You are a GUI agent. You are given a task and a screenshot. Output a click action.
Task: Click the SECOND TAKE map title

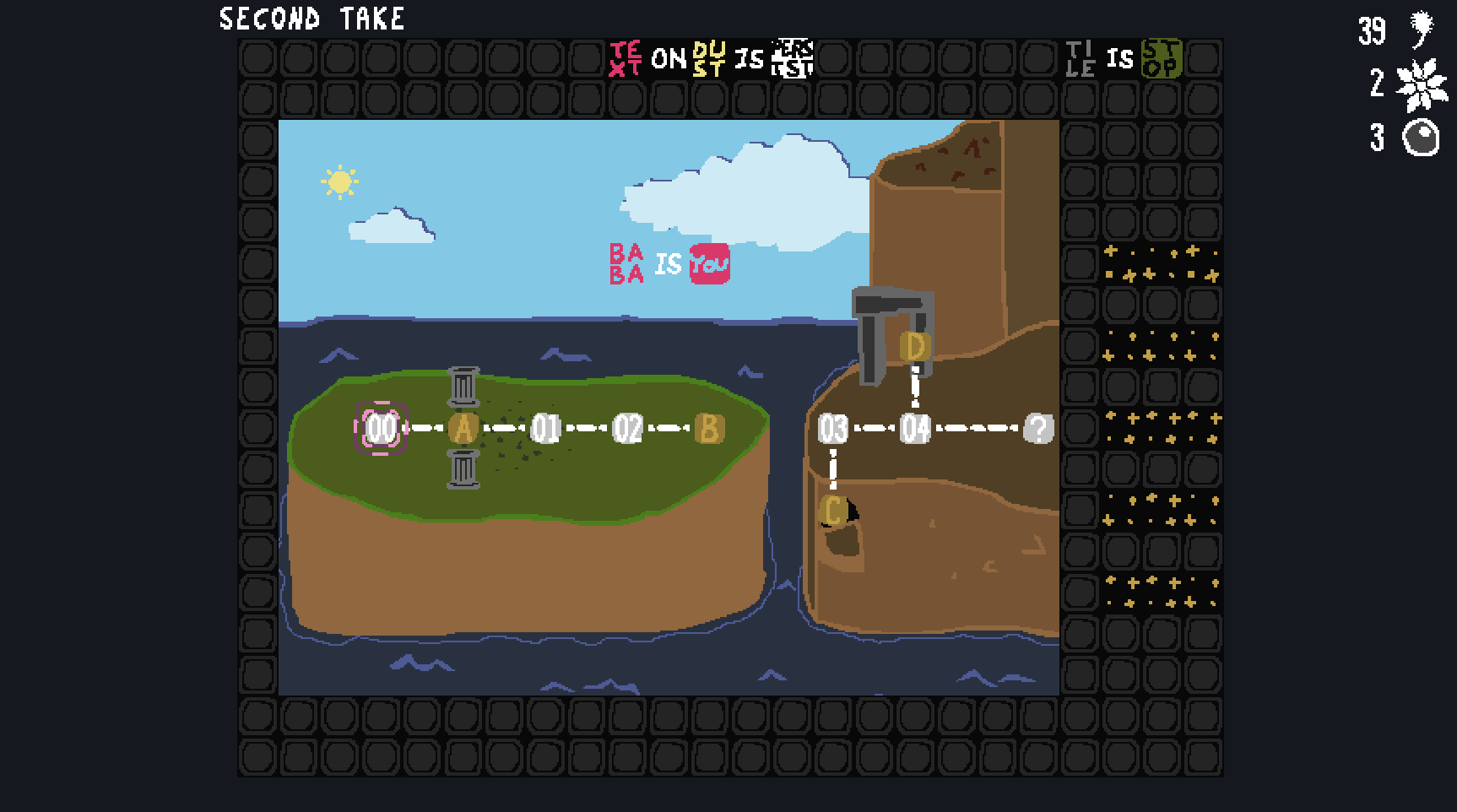311,19
